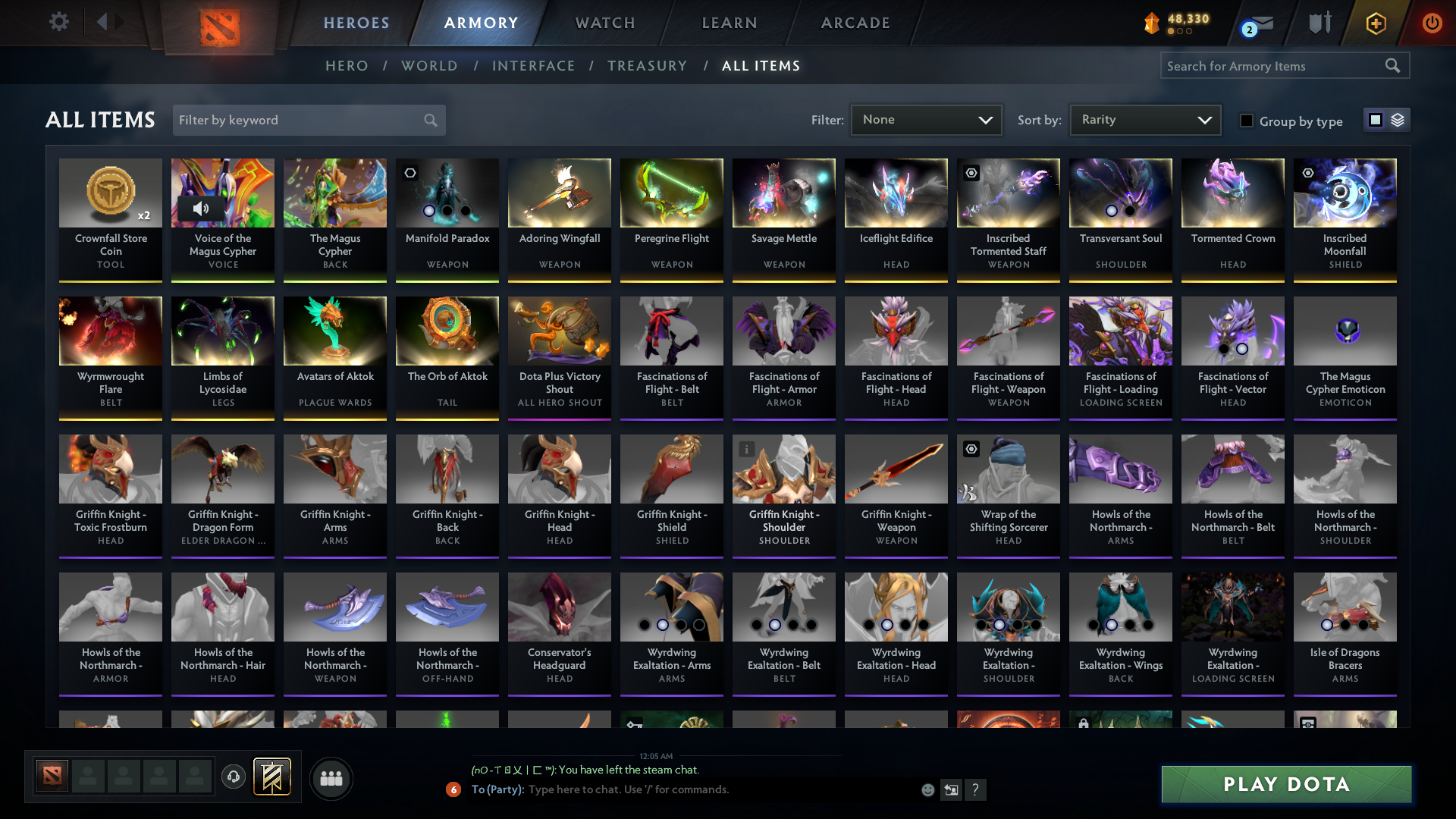Mute the Voice of the Magus Cypher preview
Image resolution: width=1456 pixels, height=819 pixels.
(202, 207)
